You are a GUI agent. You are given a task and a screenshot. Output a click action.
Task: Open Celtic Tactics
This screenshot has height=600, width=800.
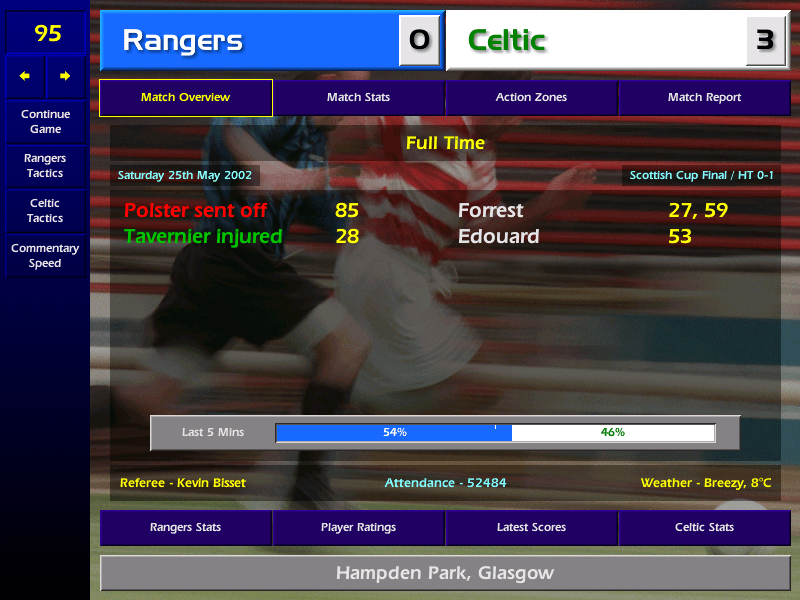point(45,211)
